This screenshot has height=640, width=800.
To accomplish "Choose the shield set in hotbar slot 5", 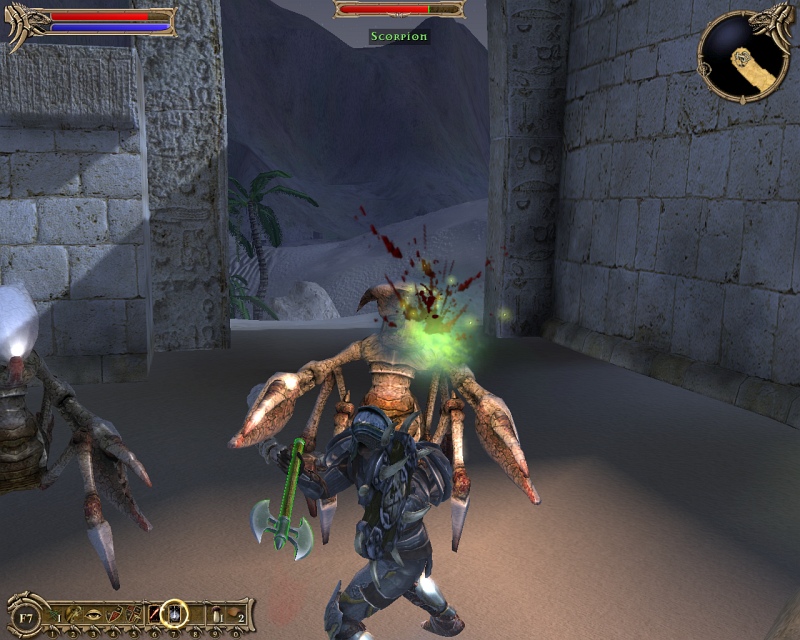I will click(x=132, y=613).
